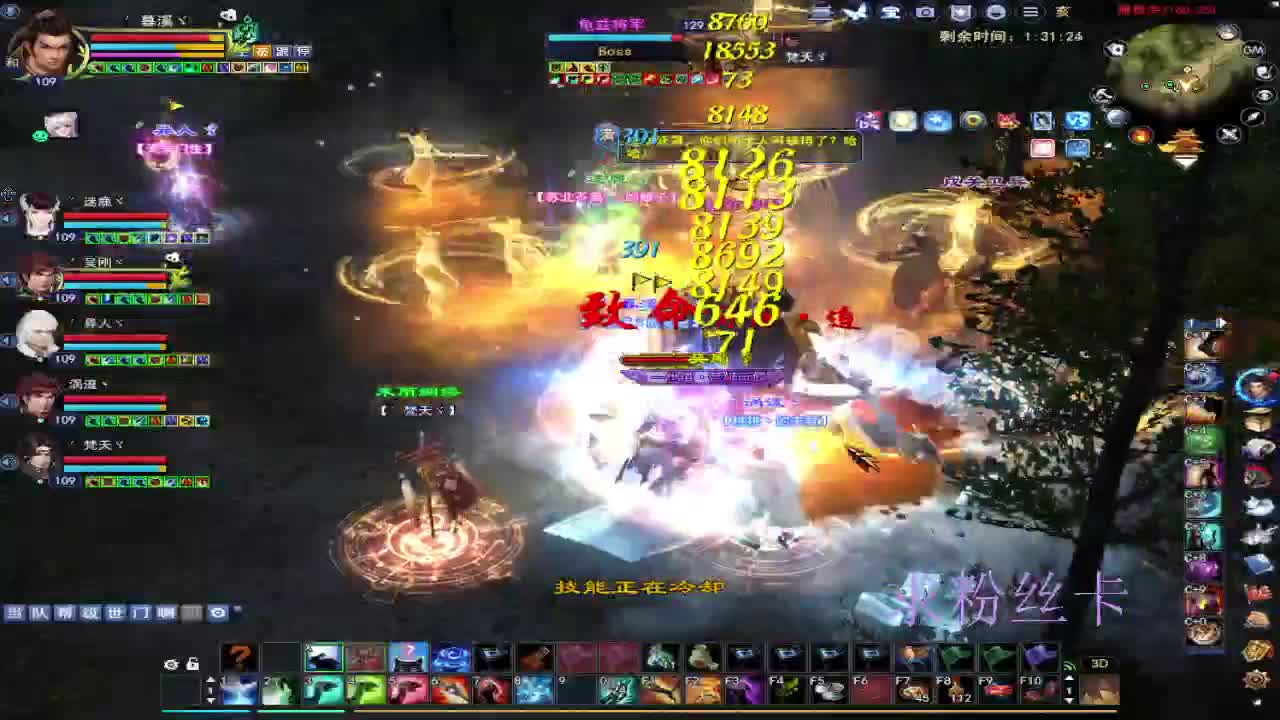Image resolution: width=1280 pixels, height=720 pixels.
Task: Click the 门 sect channel button
Action: (x=142, y=614)
